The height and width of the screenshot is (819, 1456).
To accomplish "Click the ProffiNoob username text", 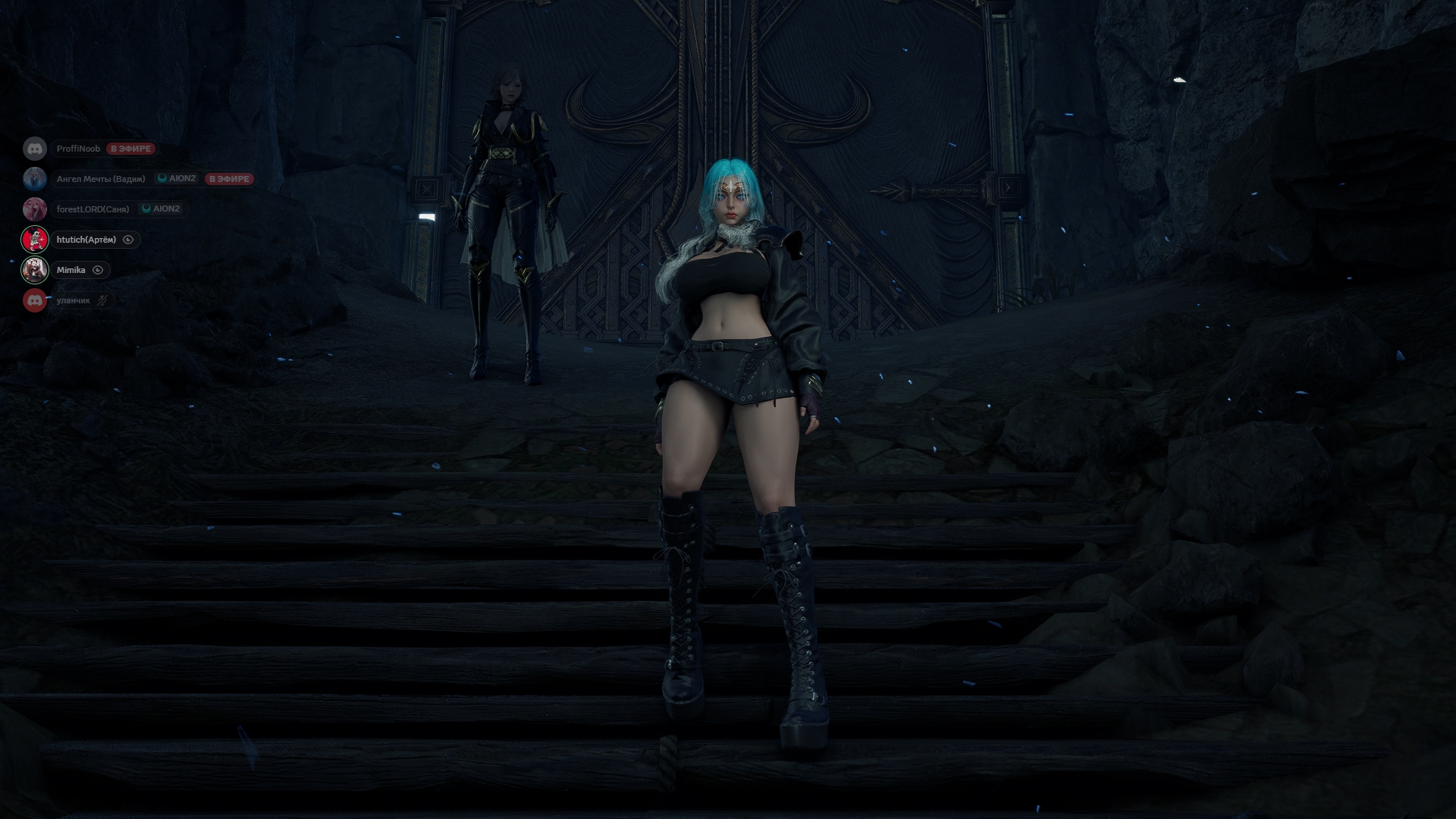I will (79, 149).
